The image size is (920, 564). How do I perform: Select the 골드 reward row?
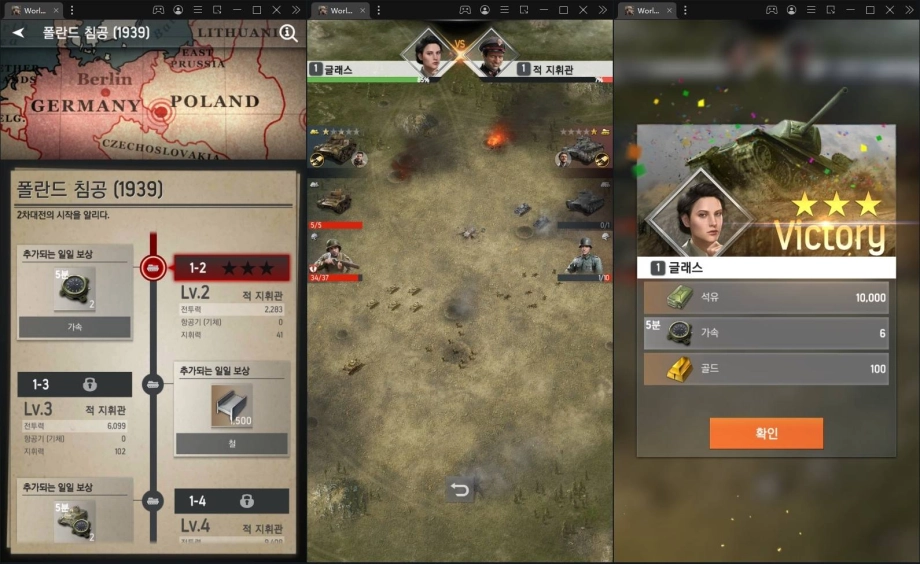pos(766,369)
